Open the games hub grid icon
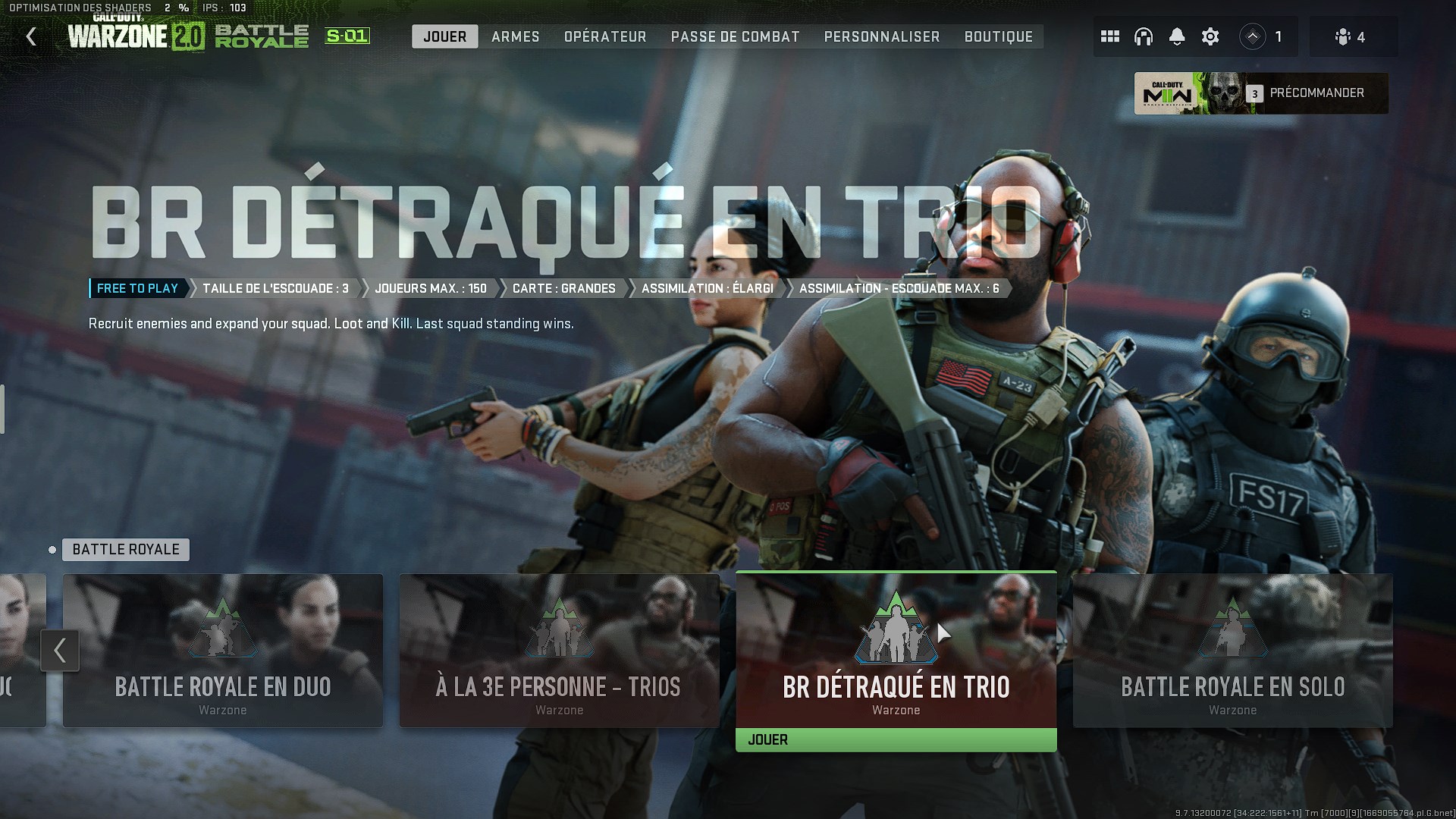Screen dimensions: 1456x819 (x=1110, y=36)
